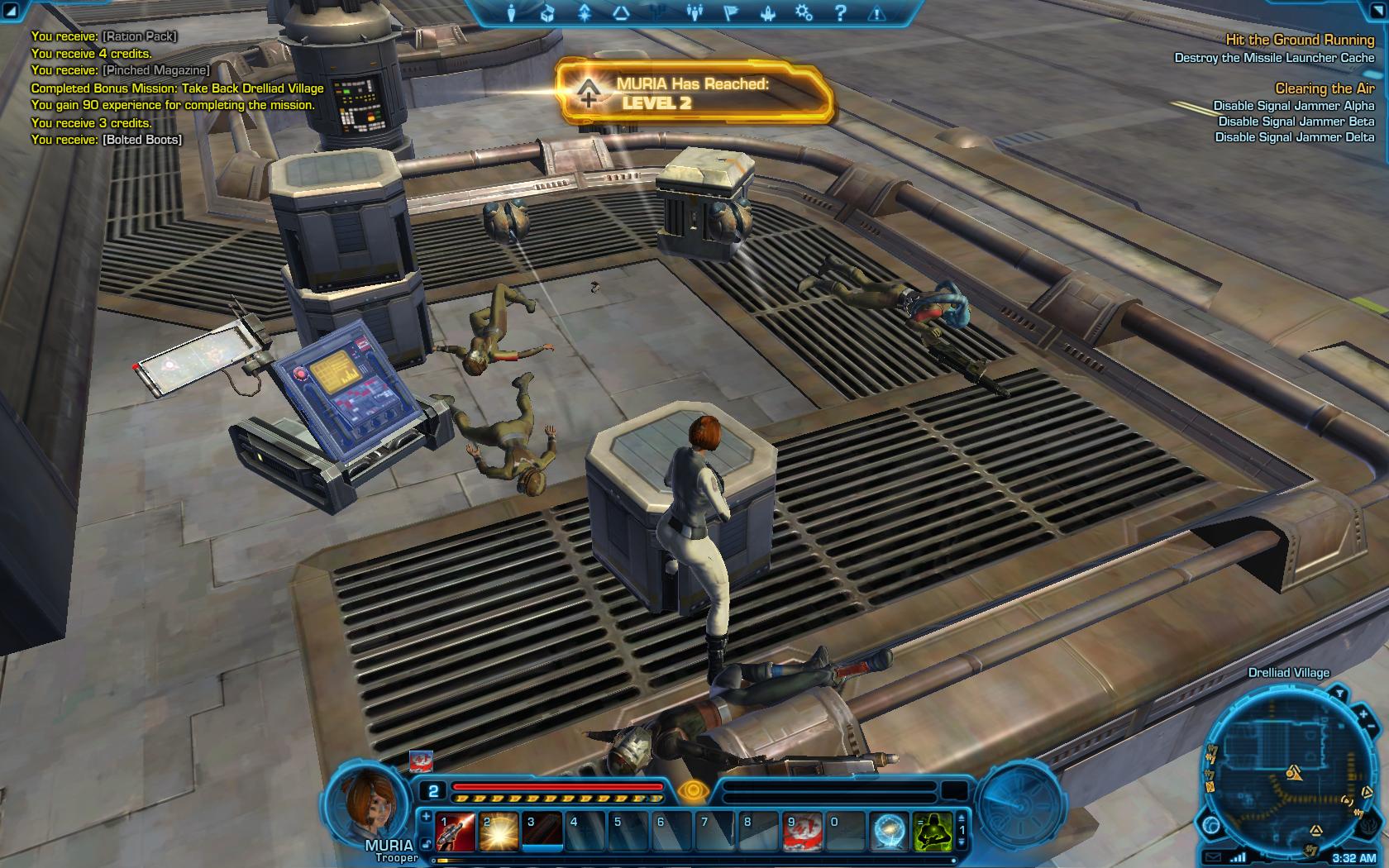The height and width of the screenshot is (868, 1389).
Task: Open the social group of people icon
Action: click(x=694, y=13)
